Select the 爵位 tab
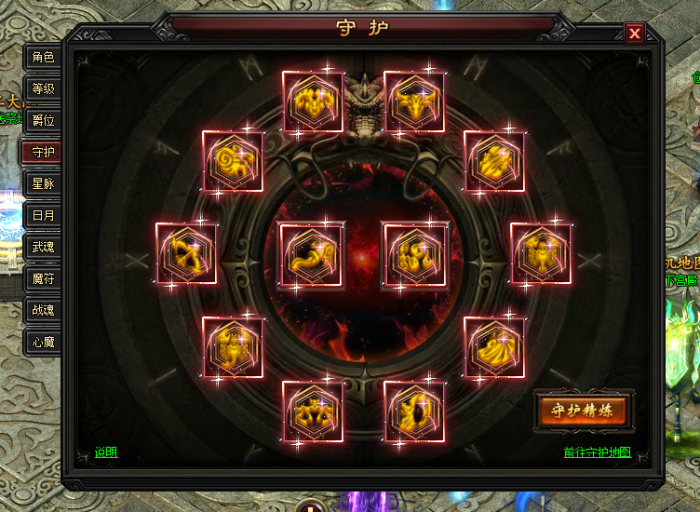Image resolution: width=700 pixels, height=512 pixels. [42, 120]
